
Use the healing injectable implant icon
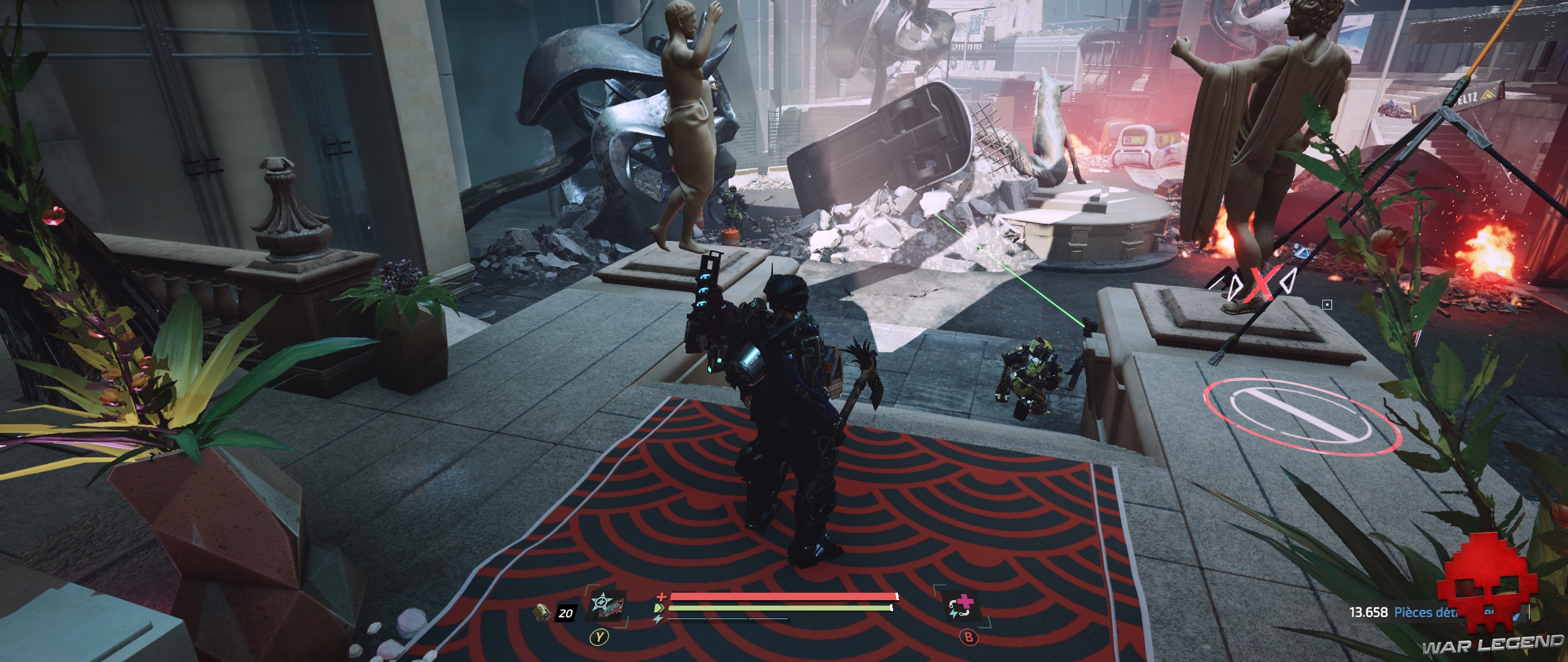pos(961,608)
